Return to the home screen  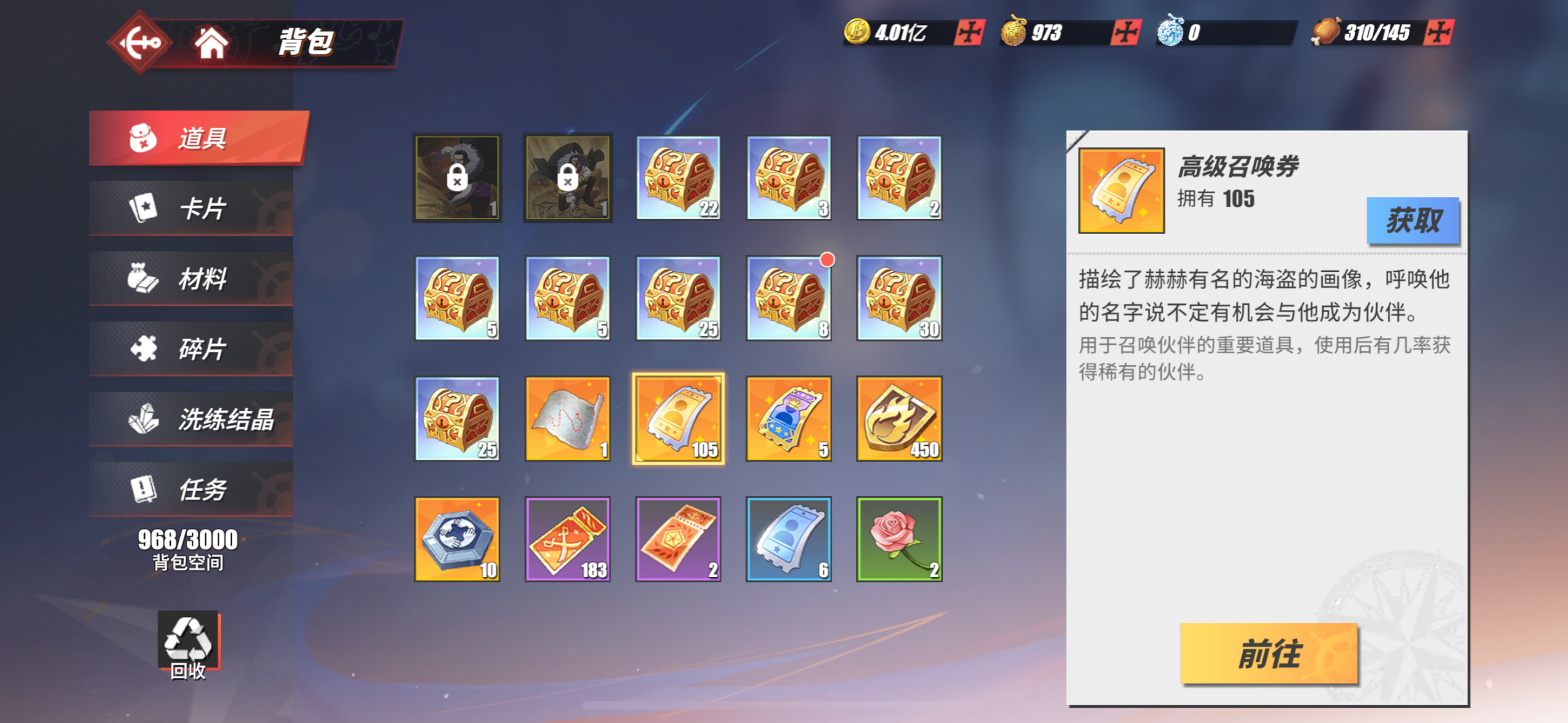[211, 43]
